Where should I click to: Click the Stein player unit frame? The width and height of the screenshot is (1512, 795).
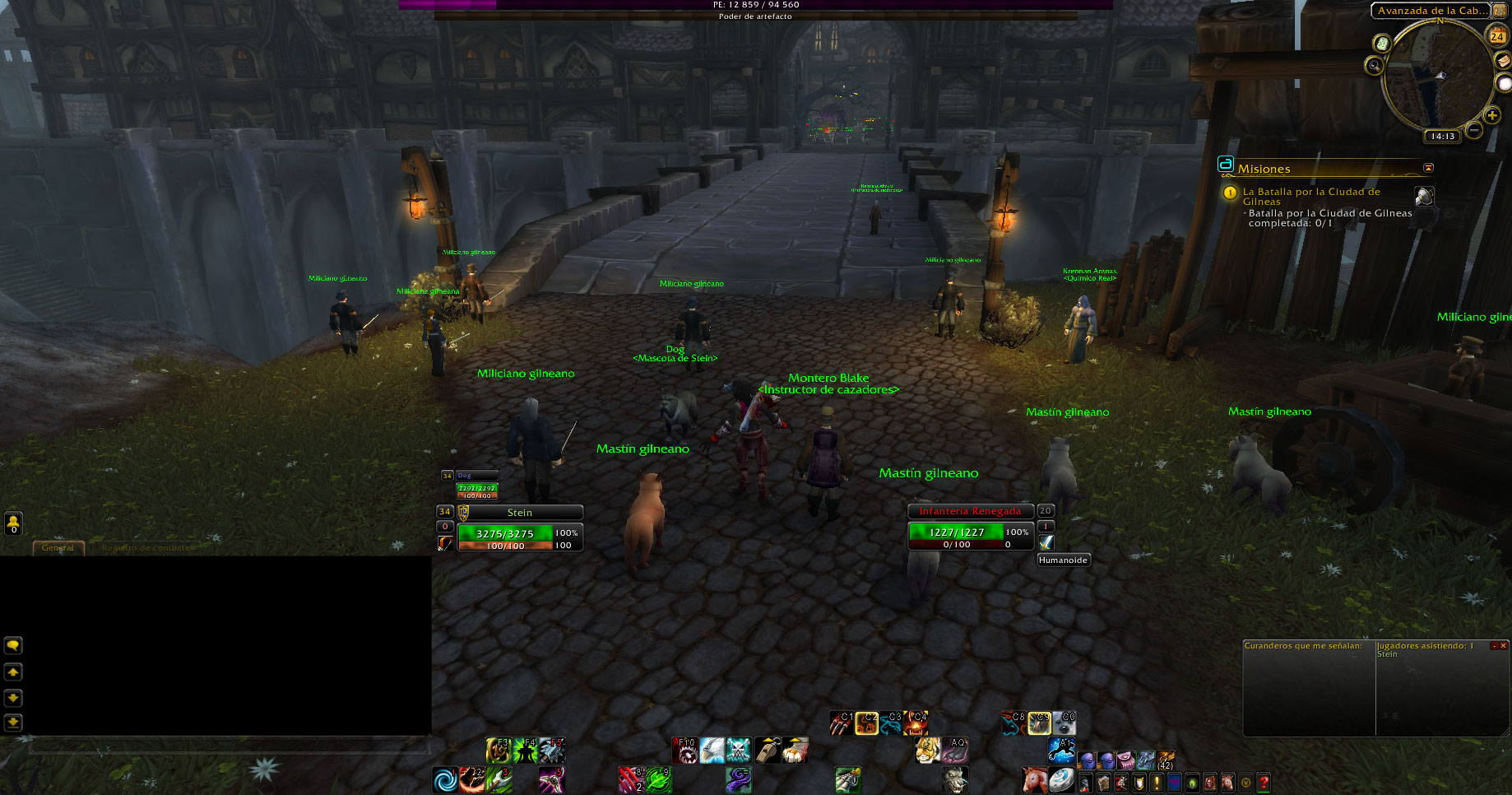[x=519, y=513]
